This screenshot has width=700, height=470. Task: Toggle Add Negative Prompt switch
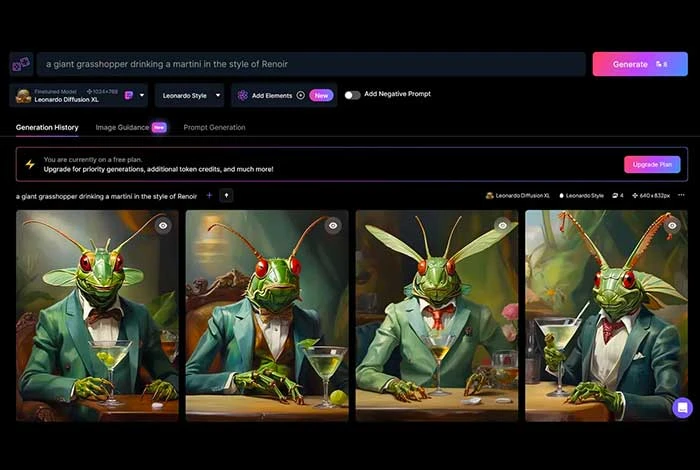coord(352,95)
